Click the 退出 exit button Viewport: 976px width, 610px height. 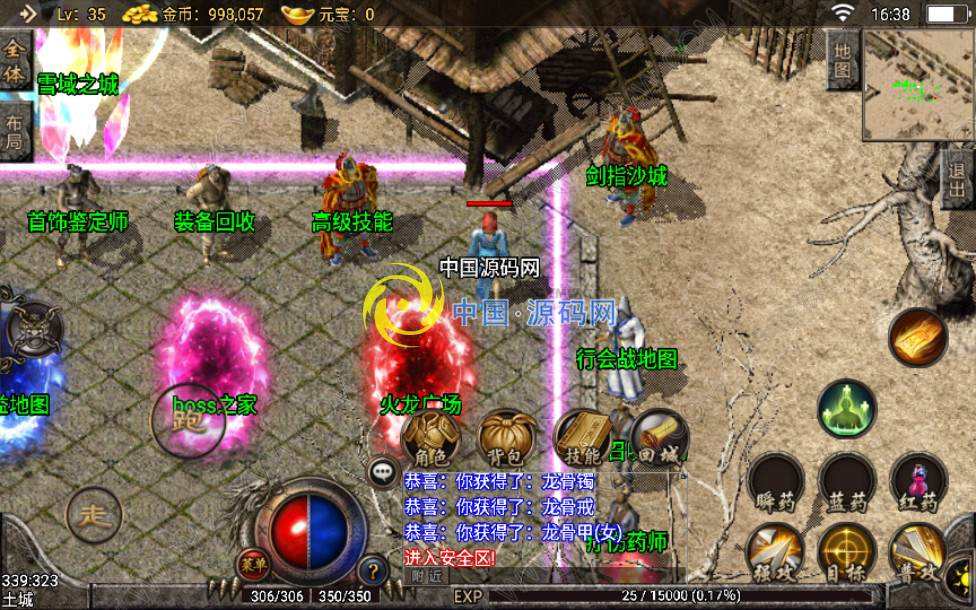[x=957, y=178]
